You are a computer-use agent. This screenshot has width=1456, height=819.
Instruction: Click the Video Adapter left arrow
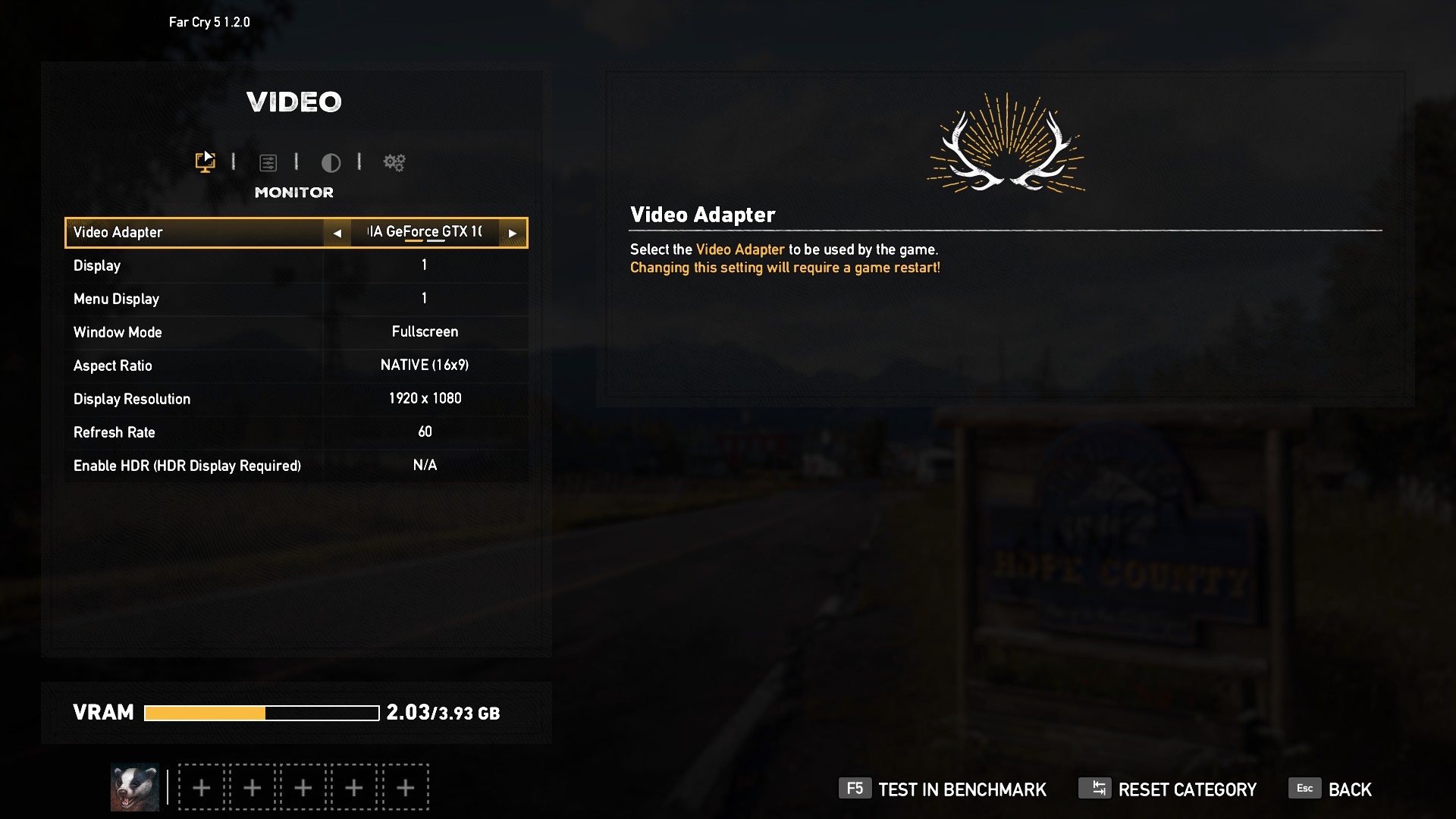337,234
